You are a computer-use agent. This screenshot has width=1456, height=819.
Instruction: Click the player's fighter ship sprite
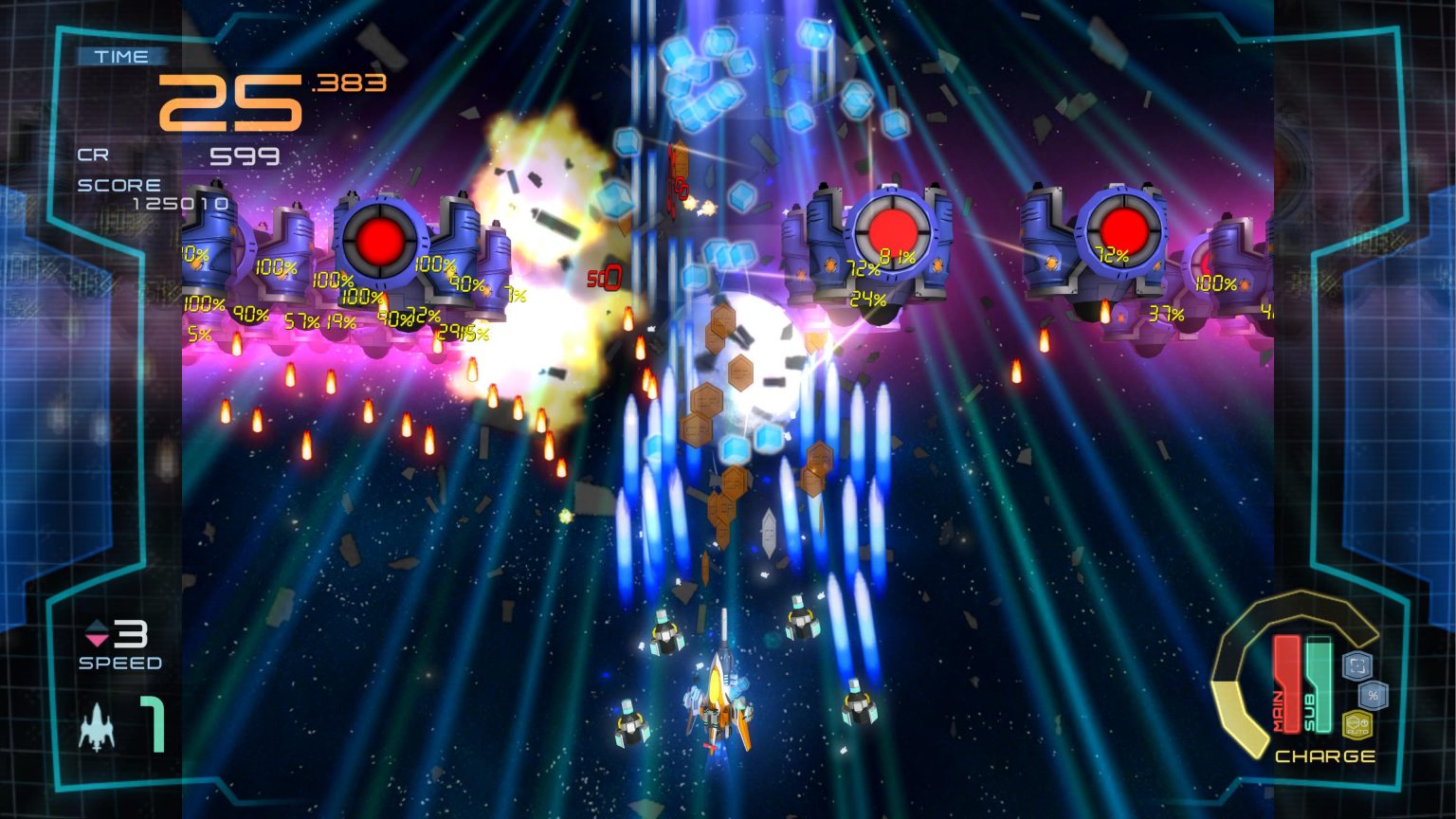click(719, 706)
